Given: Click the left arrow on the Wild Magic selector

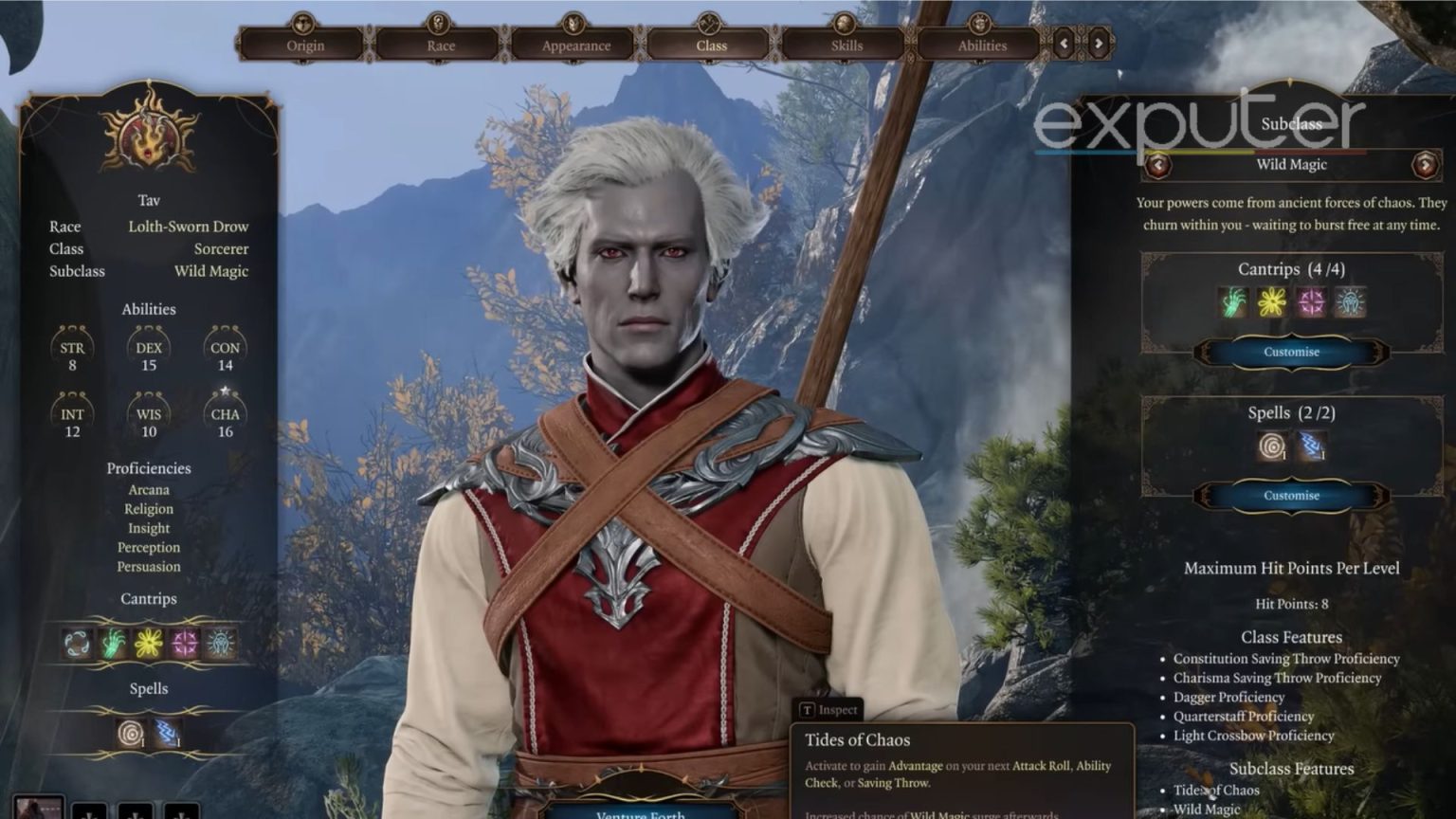Looking at the screenshot, I should 1158,164.
